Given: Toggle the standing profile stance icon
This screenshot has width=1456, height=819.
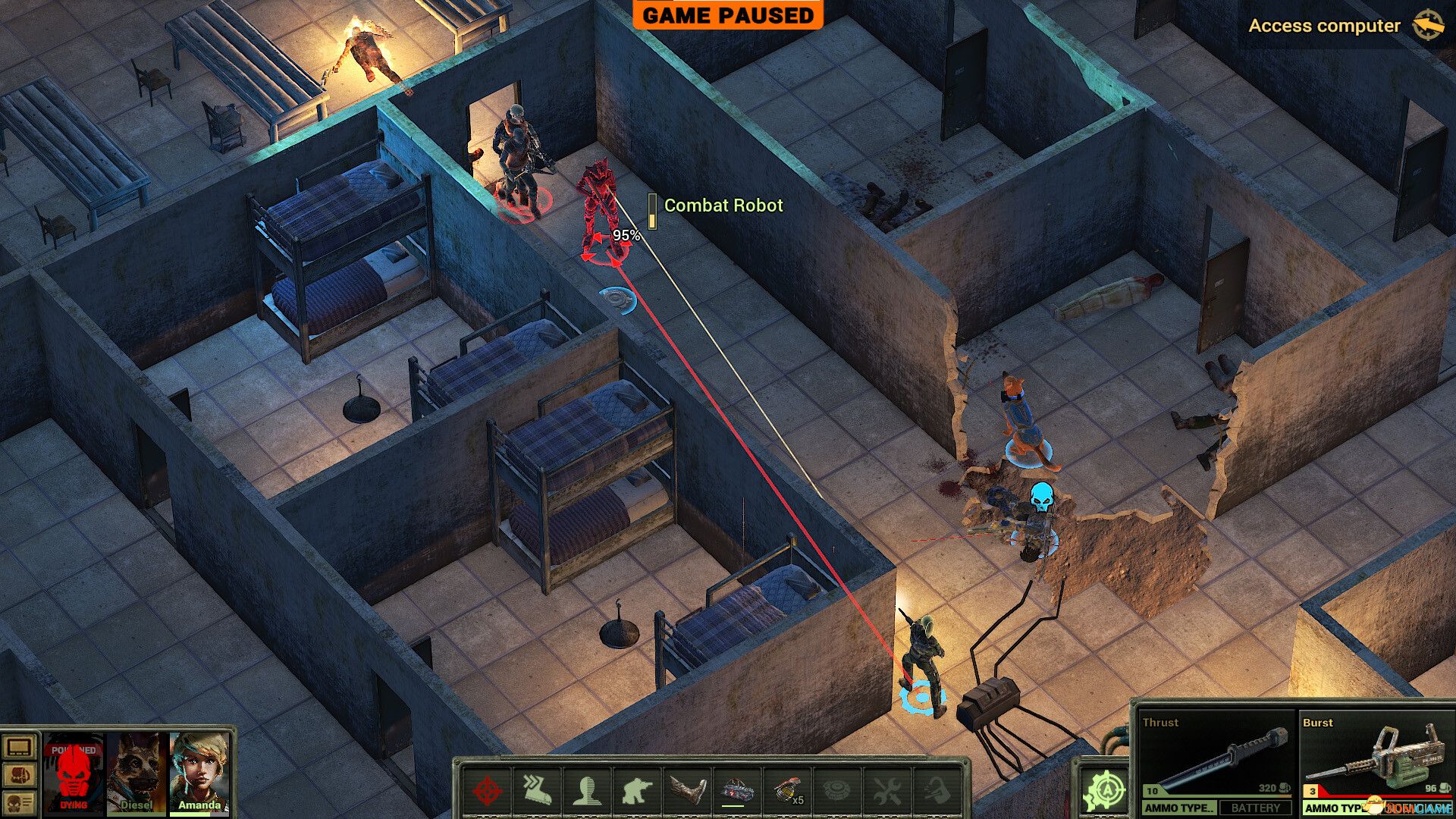Looking at the screenshot, I should pyautogui.click(x=588, y=789).
